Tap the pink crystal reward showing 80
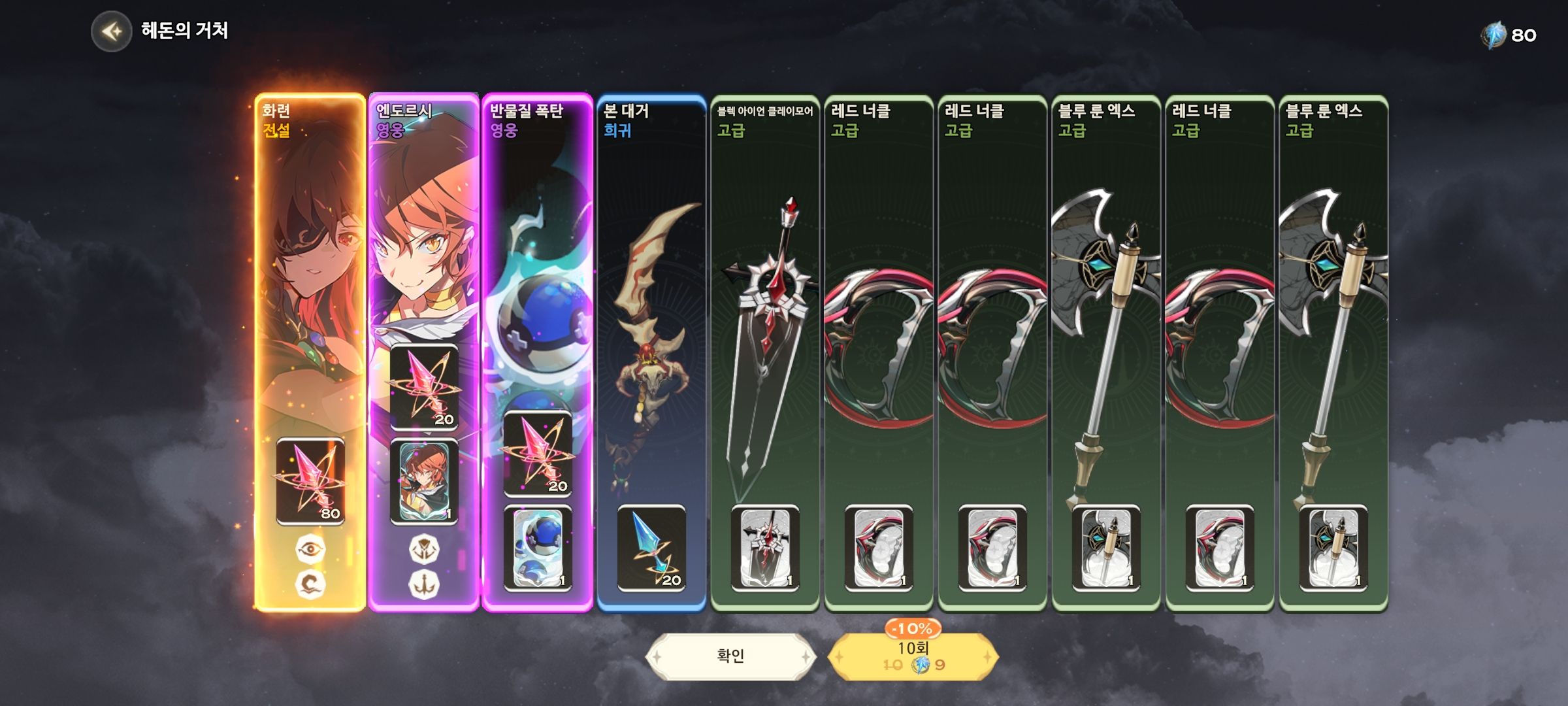The image size is (1568, 706). 310,482
